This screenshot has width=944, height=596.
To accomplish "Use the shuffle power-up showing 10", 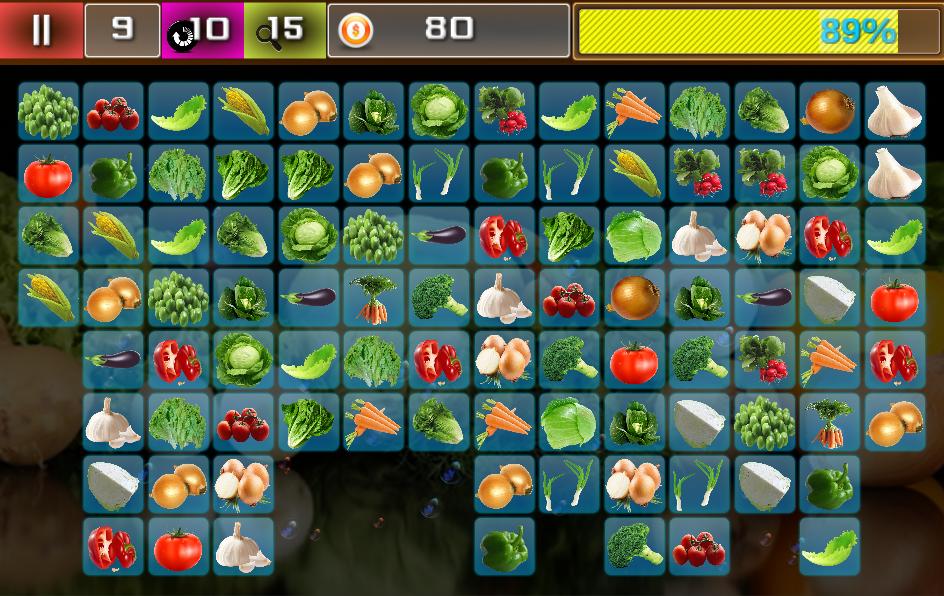I will point(202,30).
